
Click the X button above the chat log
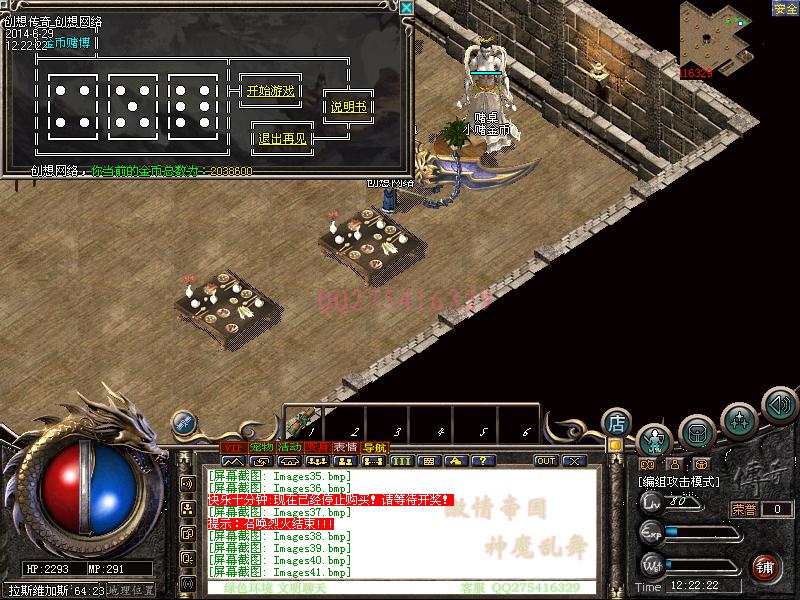573,461
